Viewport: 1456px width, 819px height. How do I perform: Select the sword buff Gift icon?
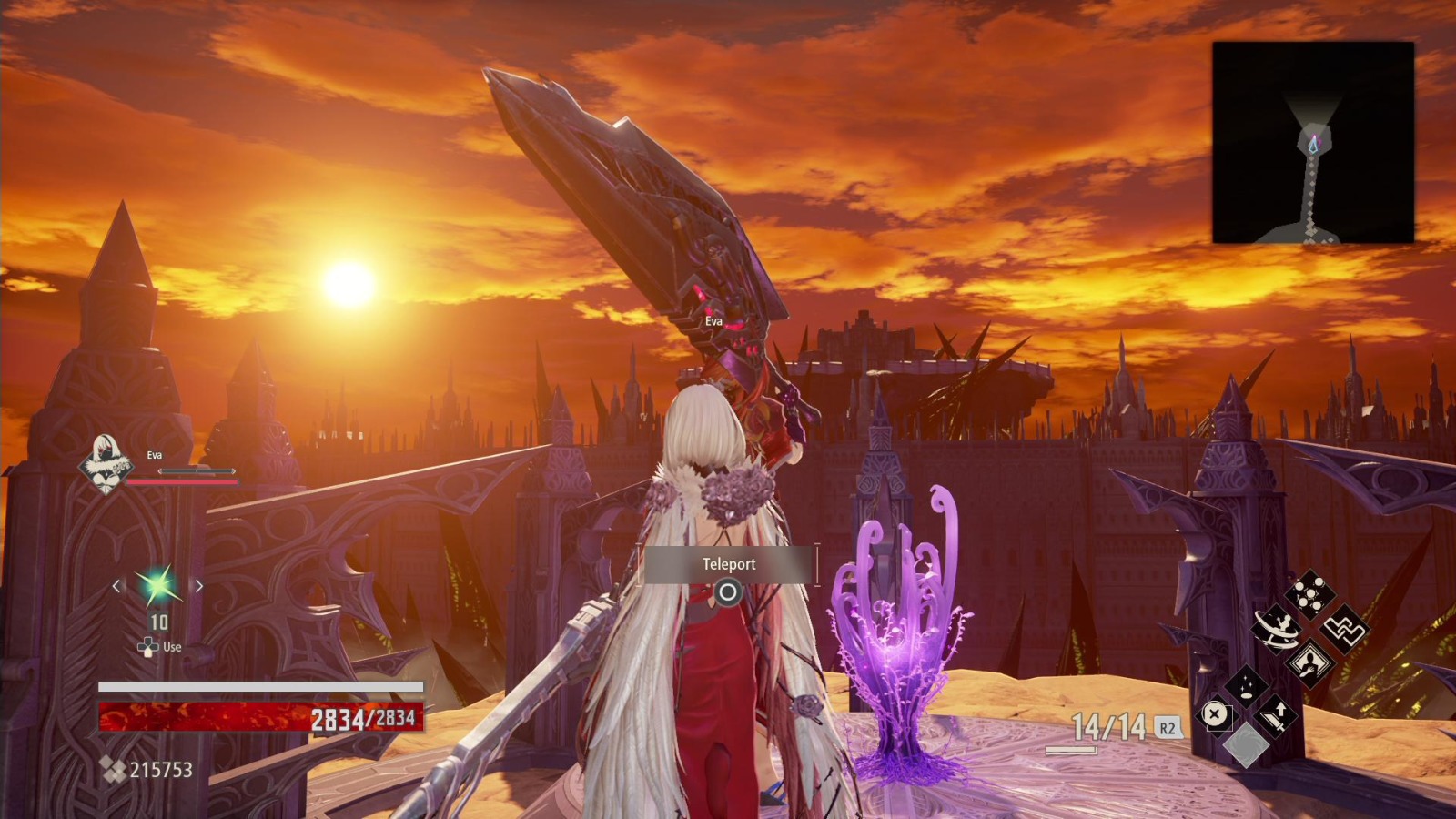pyautogui.click(x=1276, y=716)
